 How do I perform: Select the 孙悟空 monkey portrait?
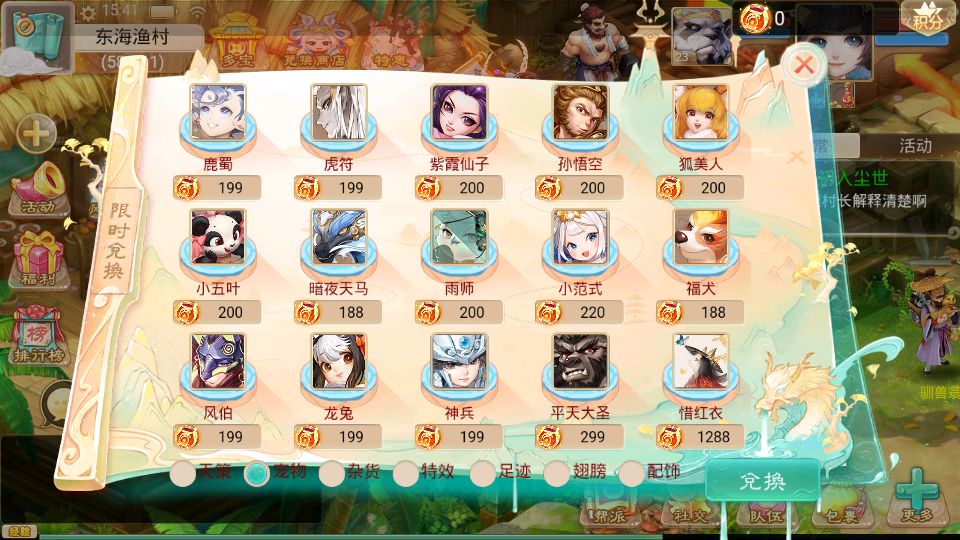click(x=581, y=112)
